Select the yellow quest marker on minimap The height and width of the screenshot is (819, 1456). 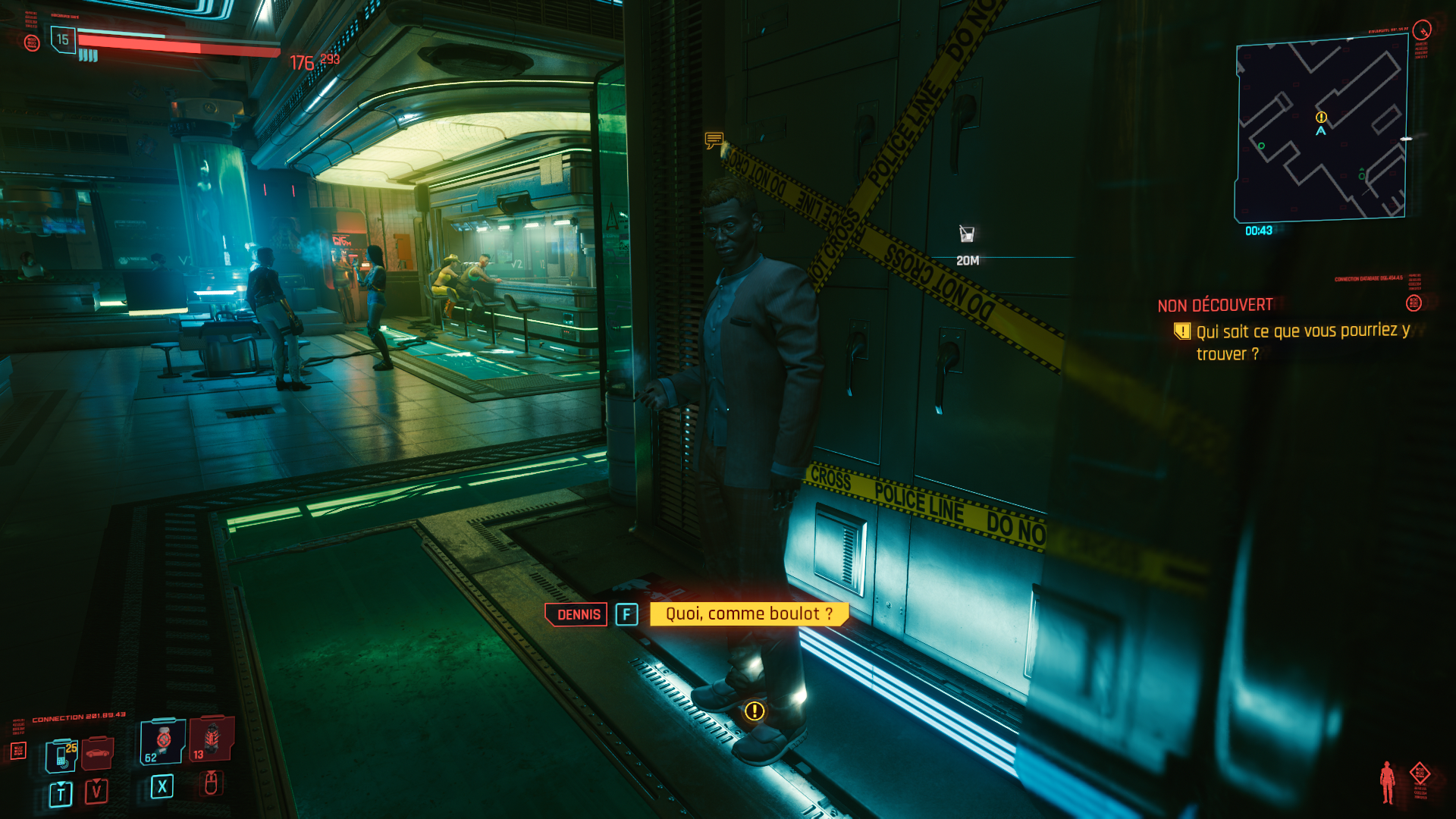coord(1321,117)
